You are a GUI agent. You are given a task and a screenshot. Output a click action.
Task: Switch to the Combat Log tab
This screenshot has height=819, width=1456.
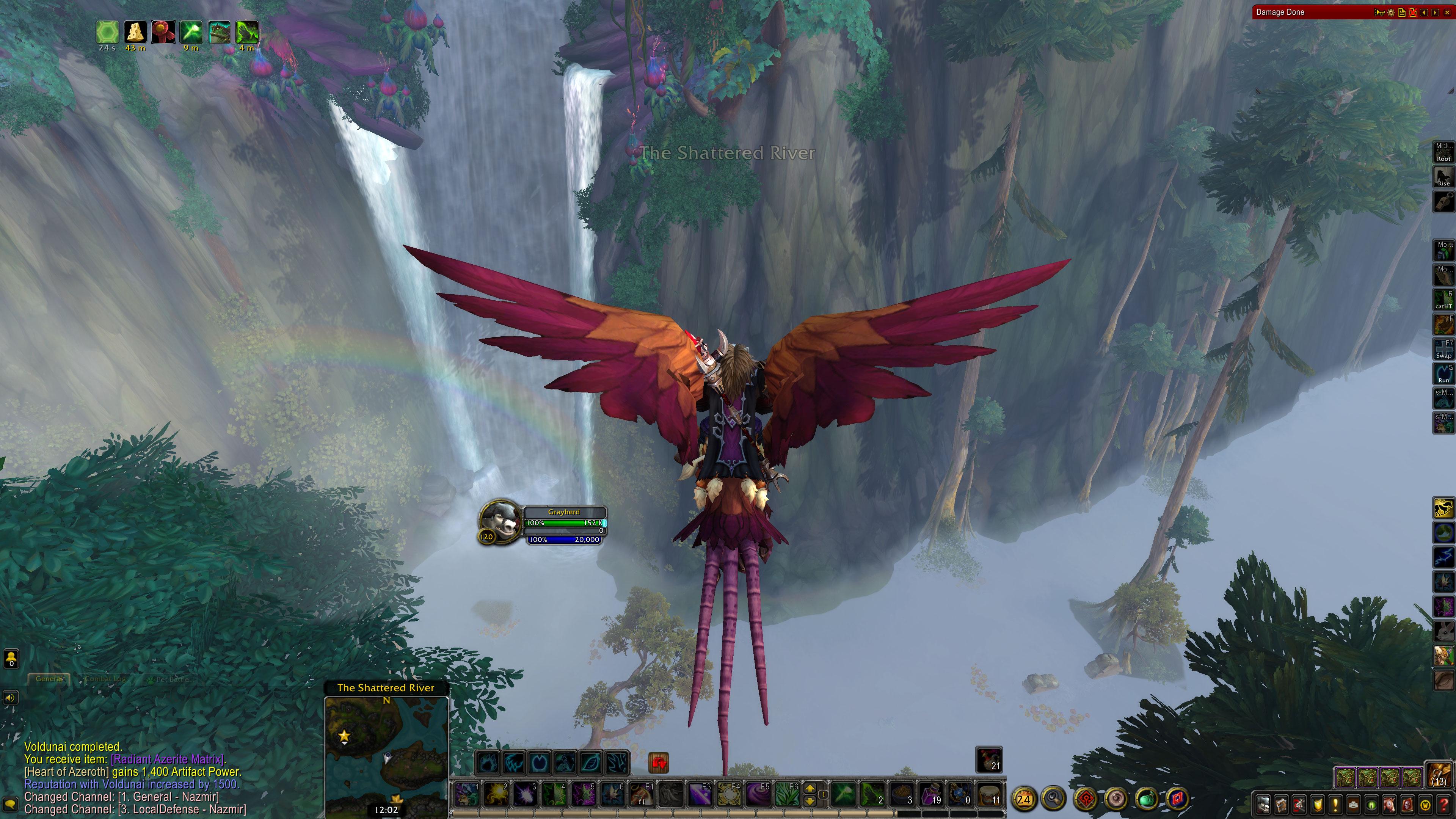105,679
